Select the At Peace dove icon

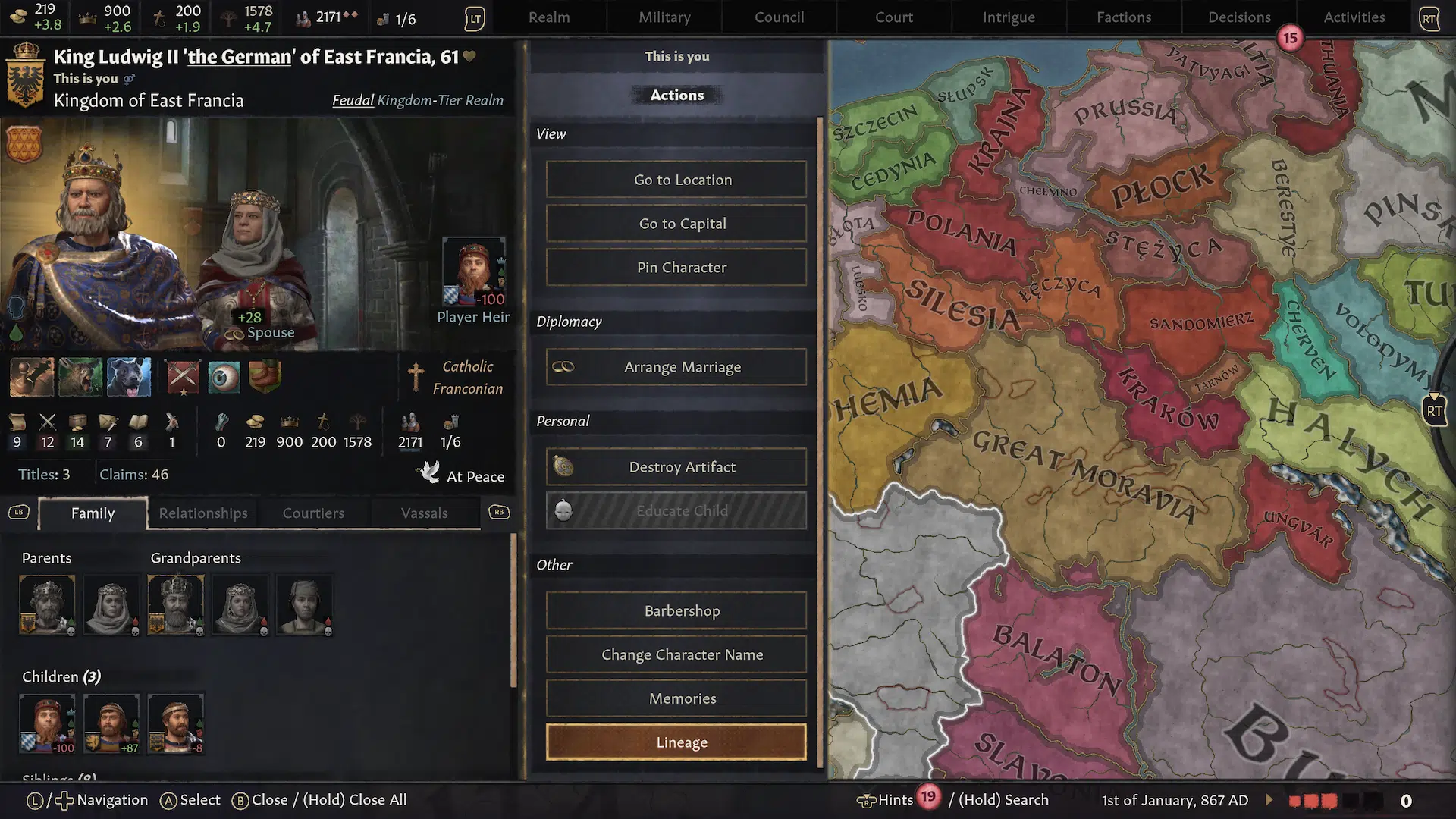click(x=429, y=472)
